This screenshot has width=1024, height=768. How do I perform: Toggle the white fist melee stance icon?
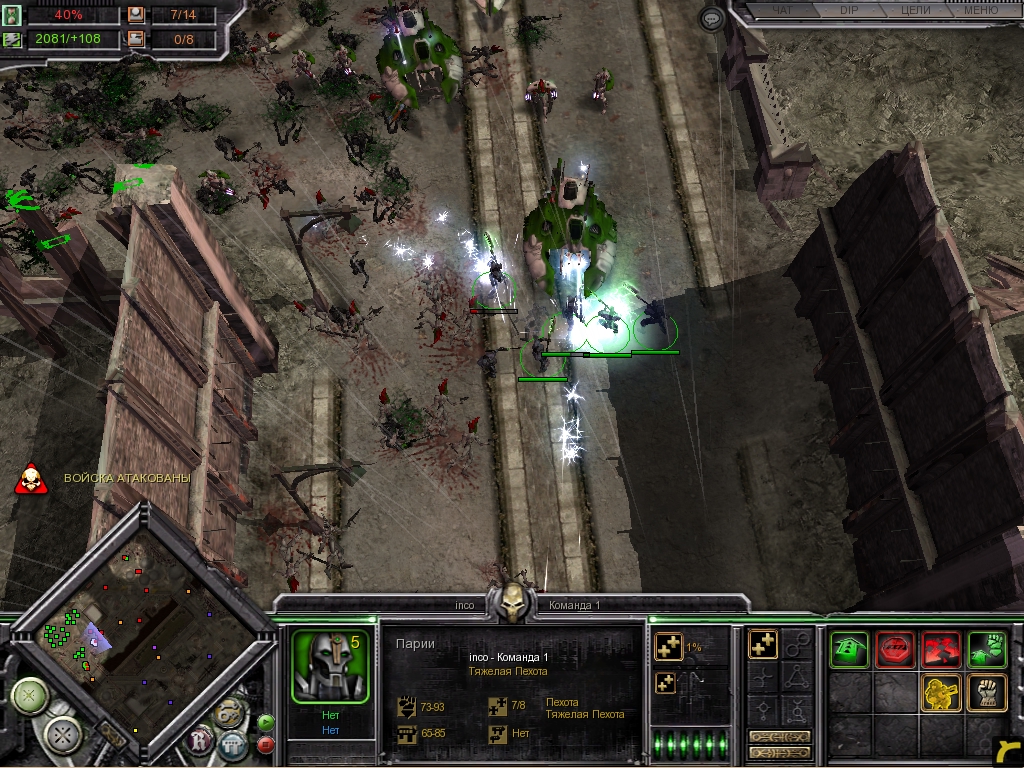[x=987, y=692]
